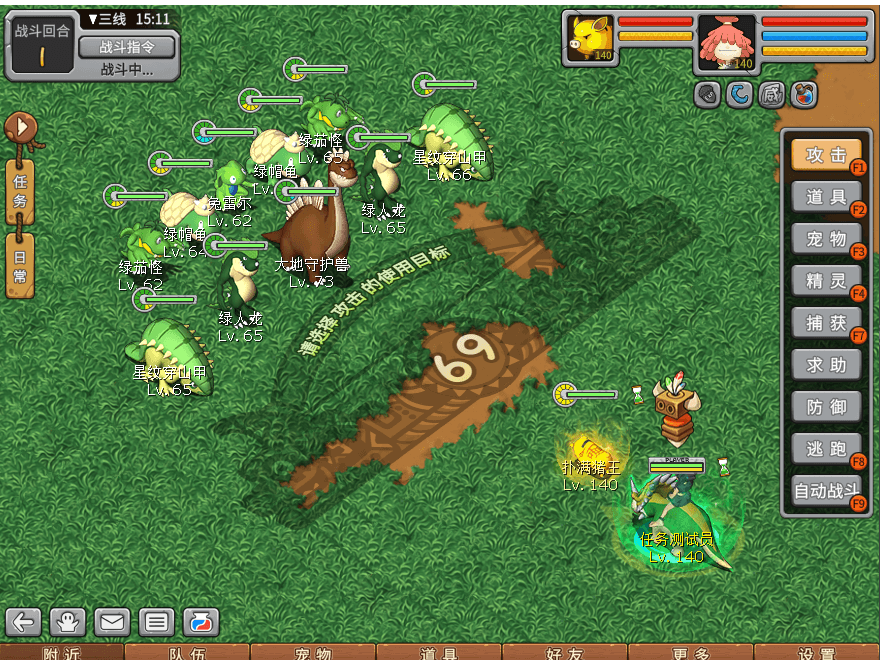This screenshot has width=880, height=660.
Task: Open the 道具 (Item) battle command
Action: point(825,197)
